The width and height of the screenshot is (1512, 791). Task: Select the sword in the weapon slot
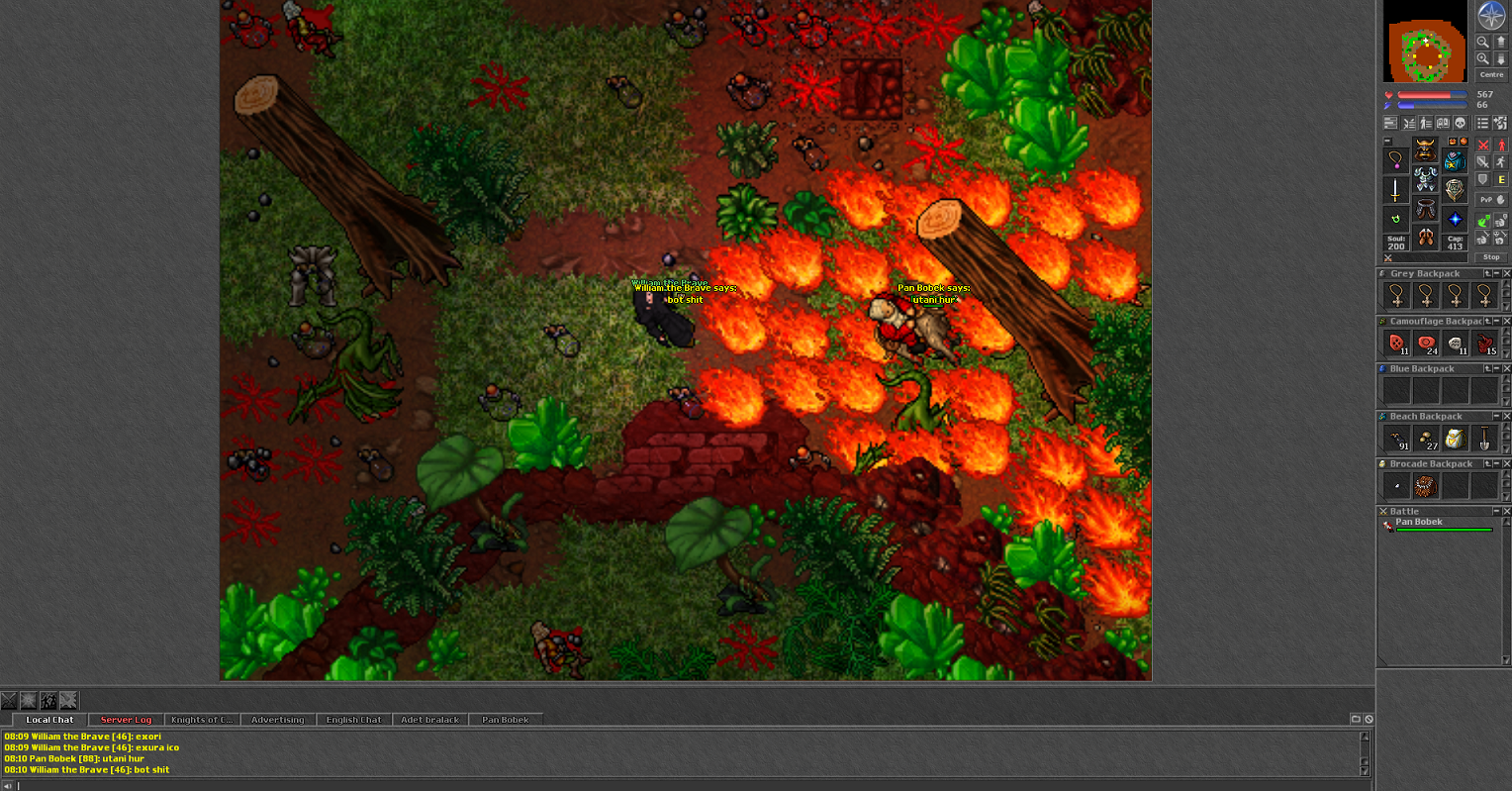tap(1395, 189)
